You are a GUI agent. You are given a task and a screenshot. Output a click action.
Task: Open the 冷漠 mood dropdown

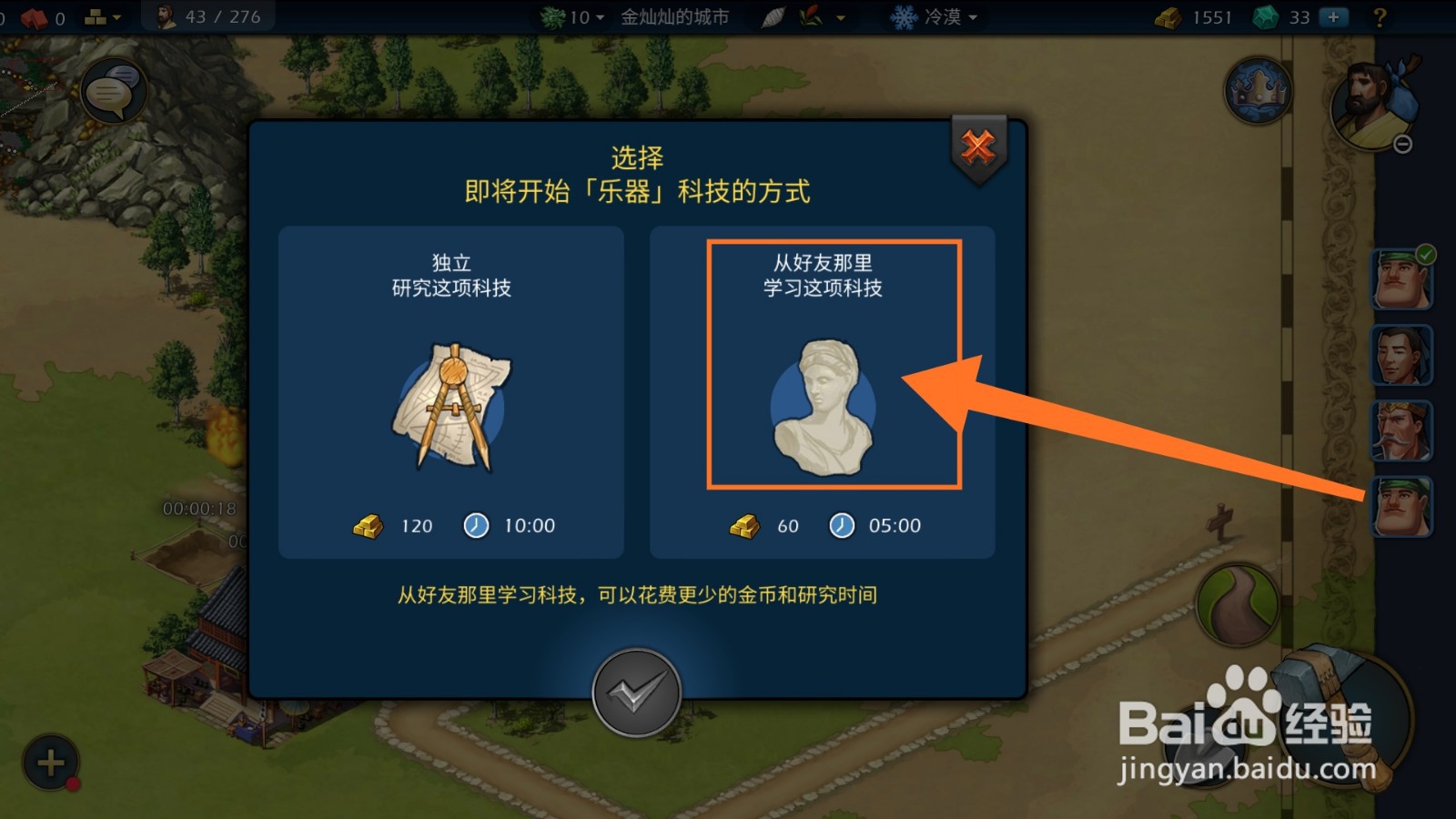pos(937,16)
